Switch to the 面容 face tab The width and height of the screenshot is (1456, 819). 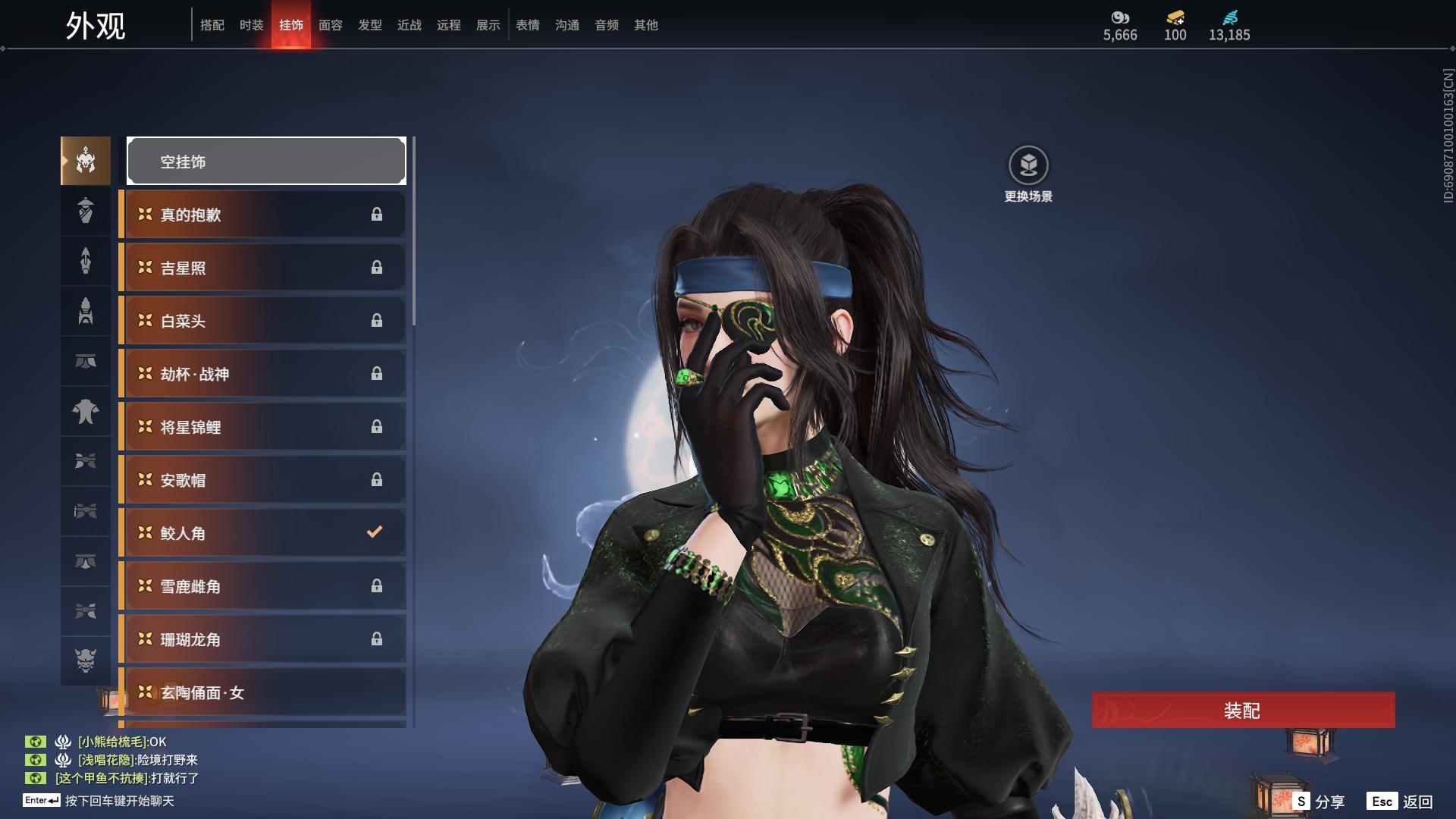click(331, 25)
